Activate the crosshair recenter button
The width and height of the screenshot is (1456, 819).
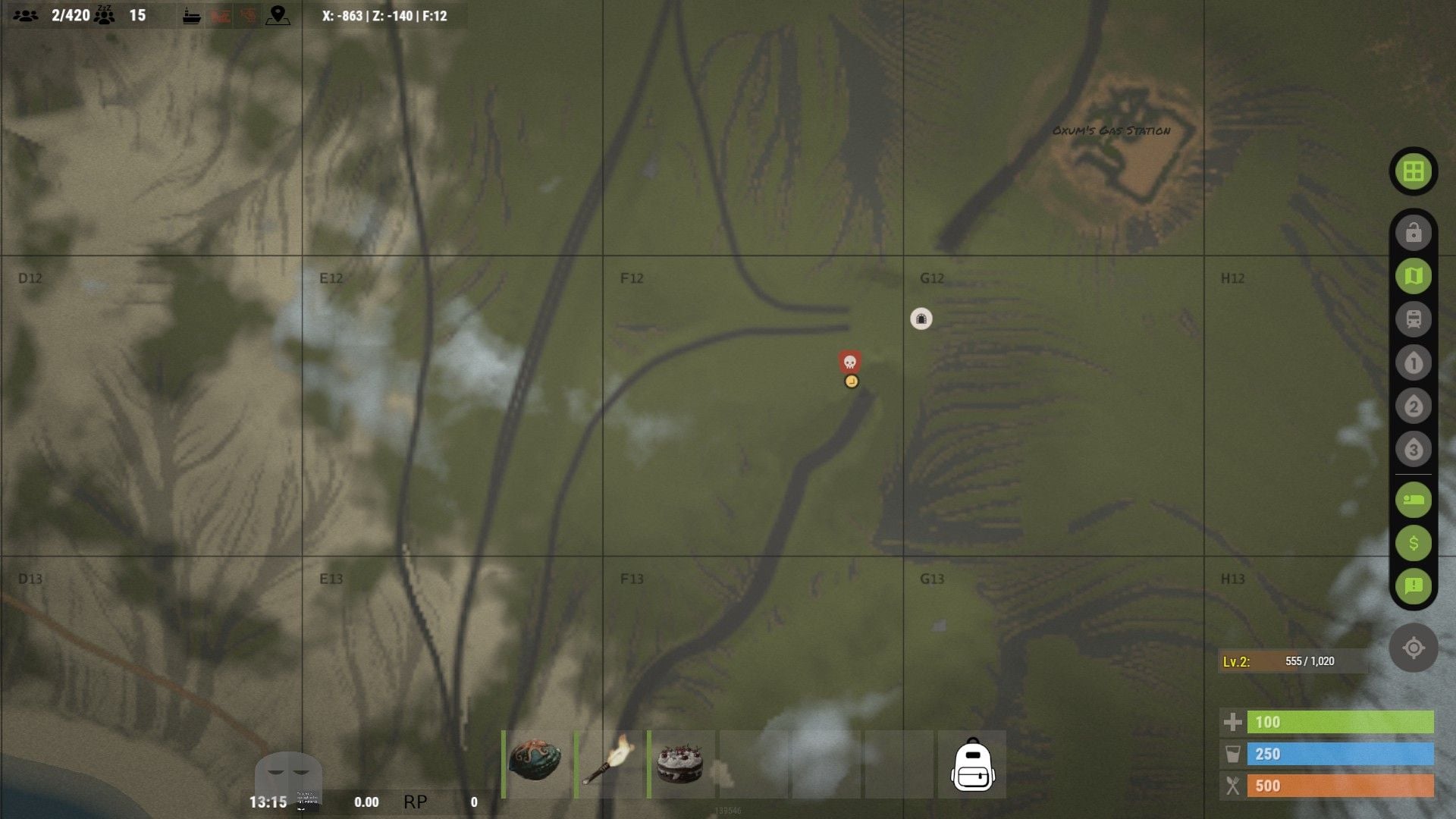click(x=1413, y=648)
